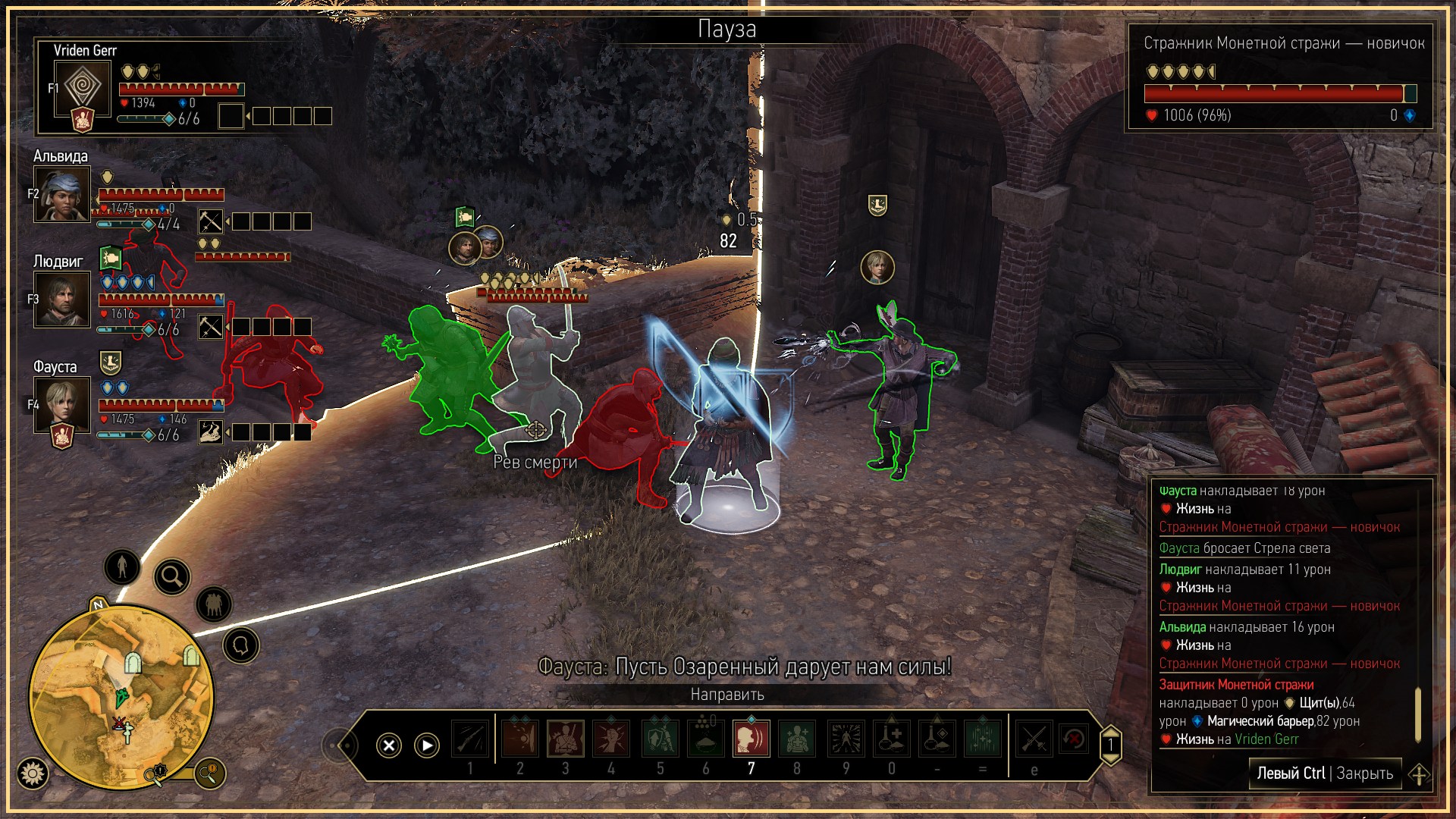This screenshot has width=1456, height=819.
Task: Select Альвида's party portrait
Action: pyautogui.click(x=62, y=194)
